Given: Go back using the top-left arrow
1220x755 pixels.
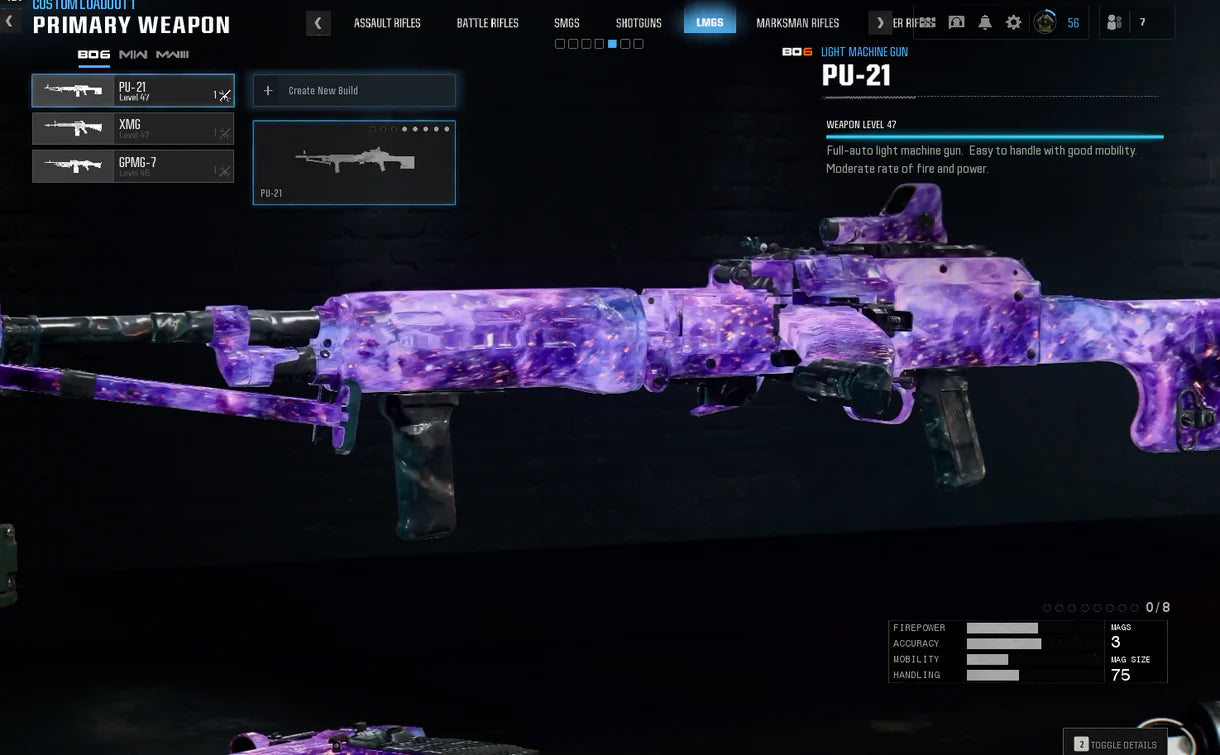Looking at the screenshot, I should tap(9, 21).
